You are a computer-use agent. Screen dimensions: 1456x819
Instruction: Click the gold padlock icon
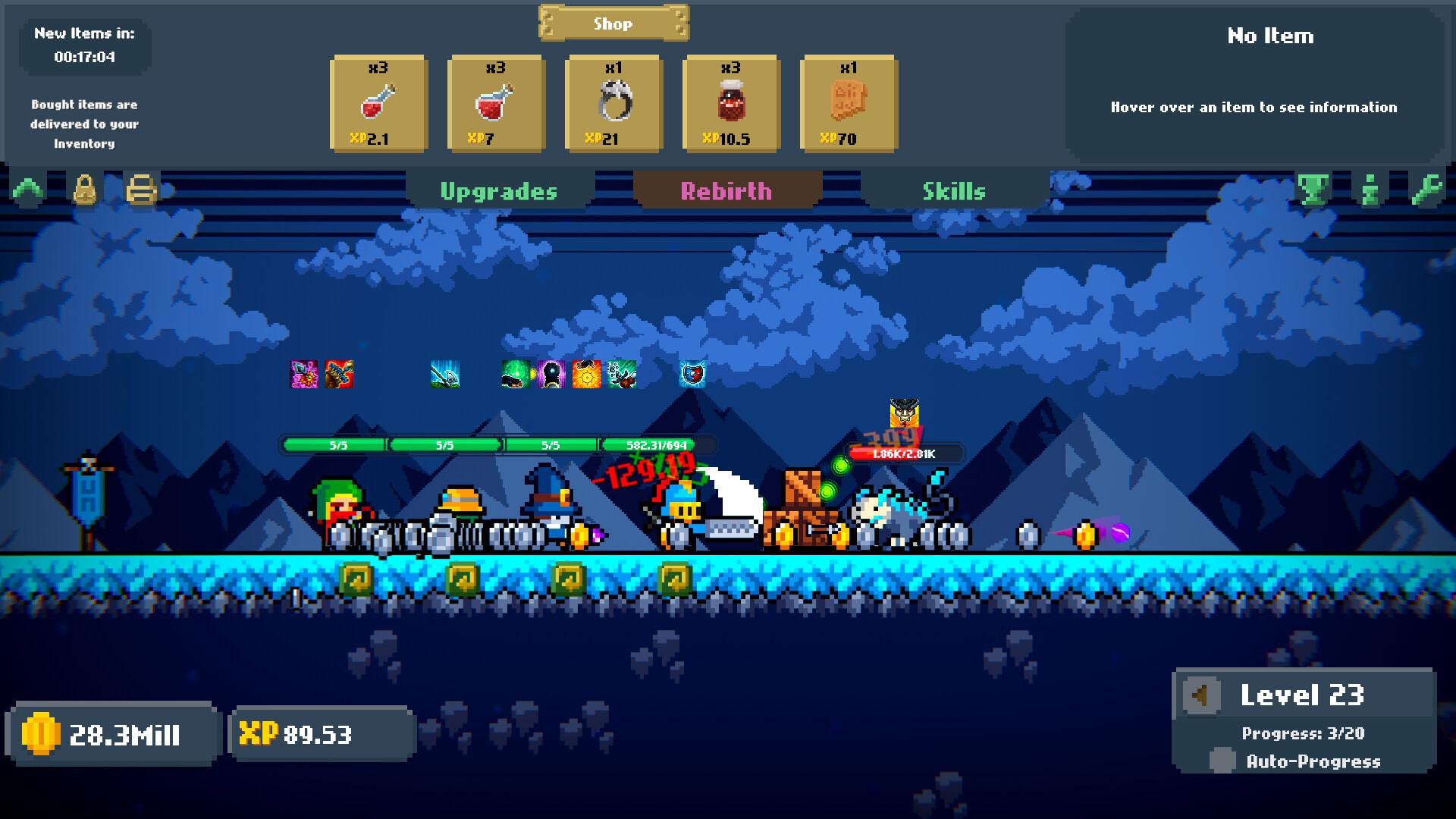click(x=85, y=190)
